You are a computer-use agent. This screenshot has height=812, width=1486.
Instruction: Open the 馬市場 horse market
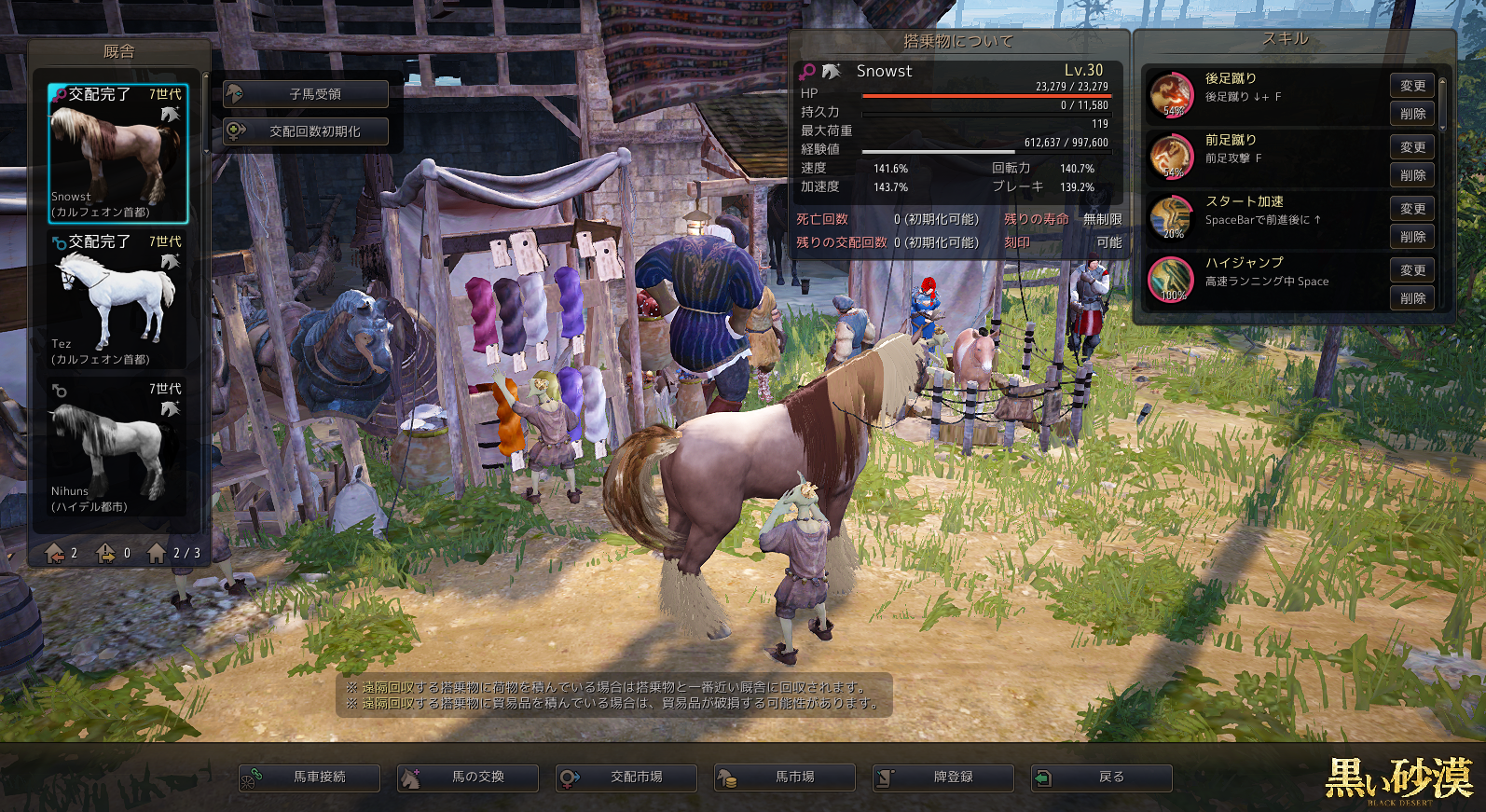pos(785,778)
